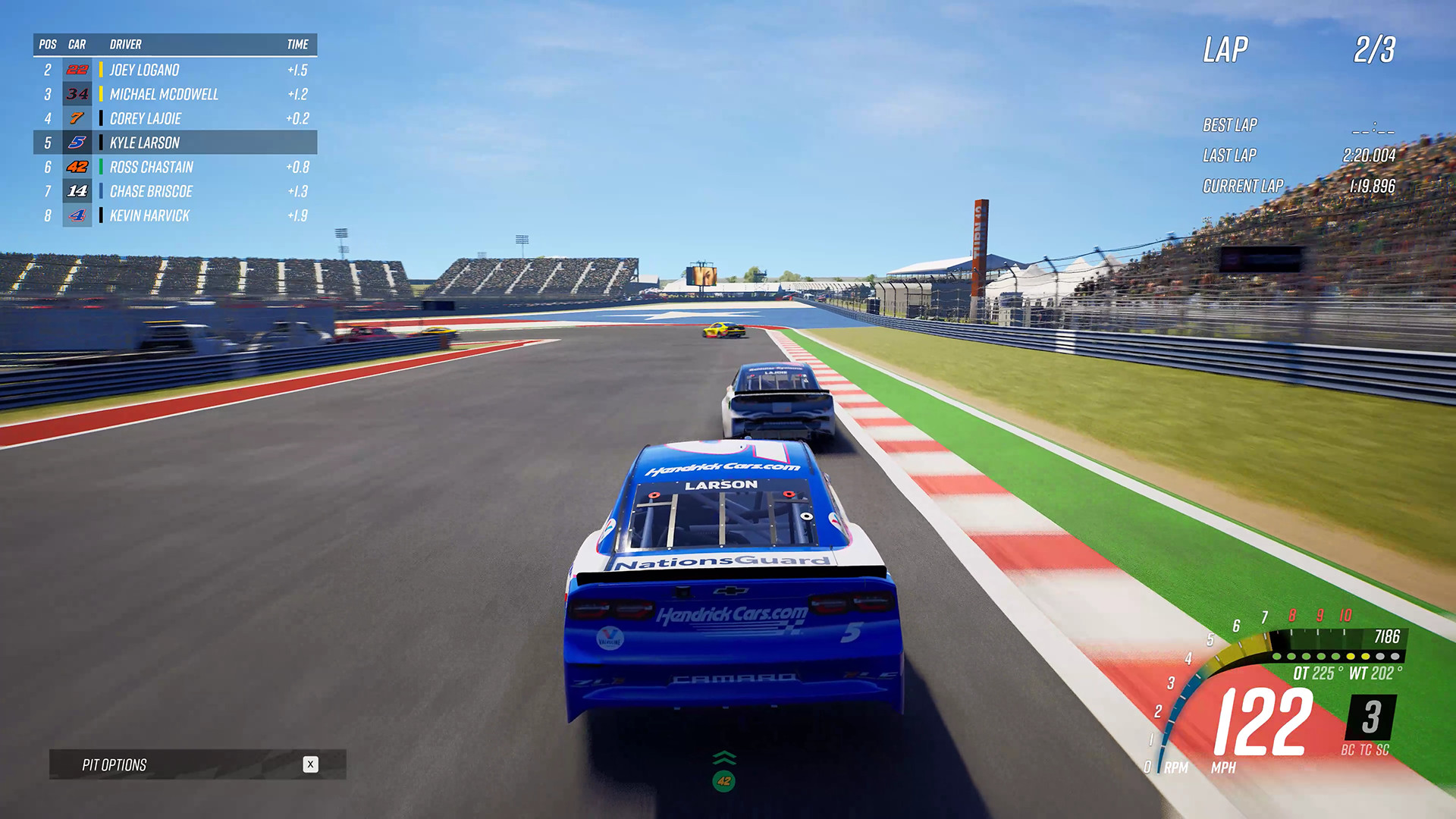
Task: Click the POS column header
Action: [47, 45]
